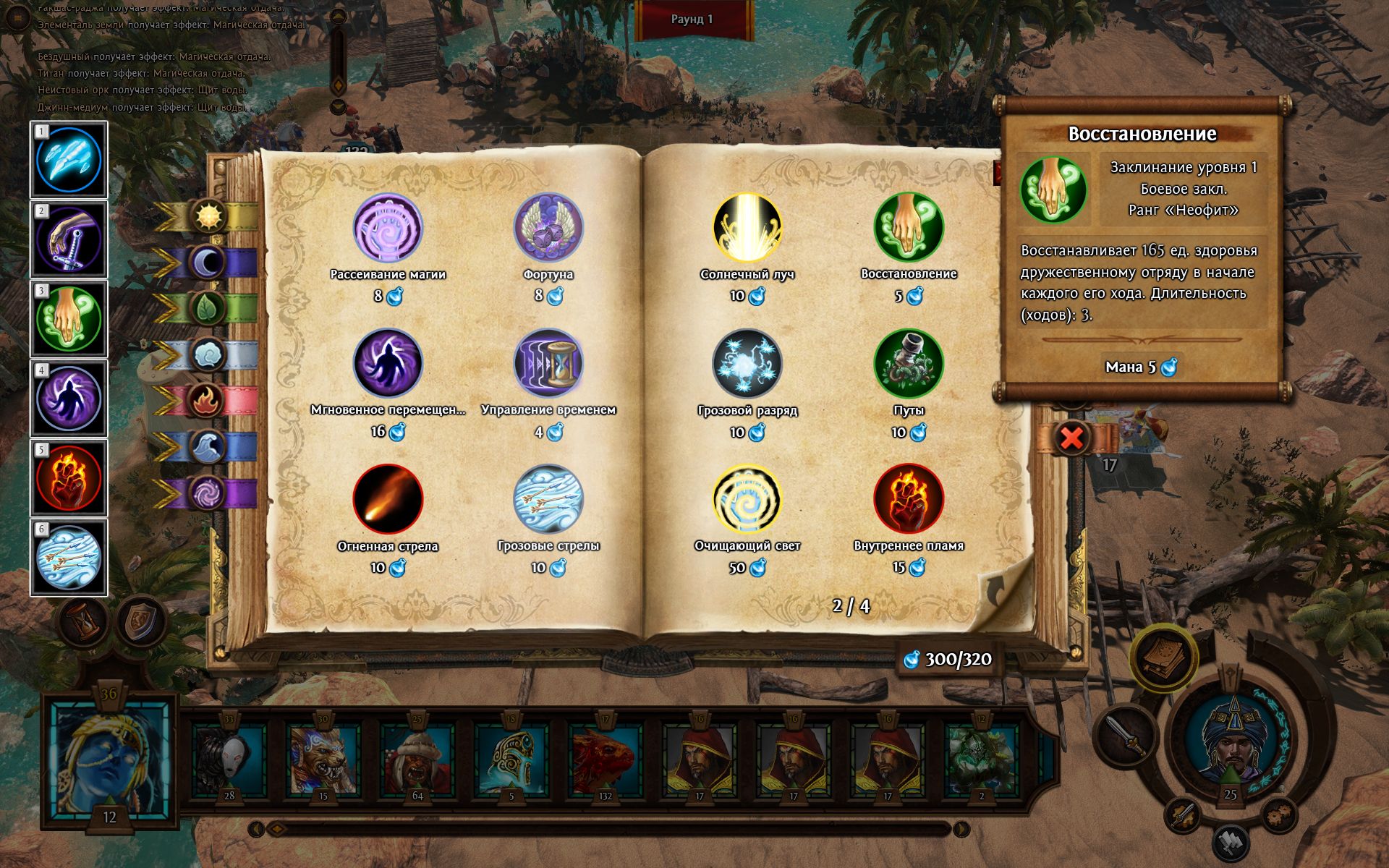The image size is (1389, 868).
Task: Click the shield defend button
Action: coord(140,623)
